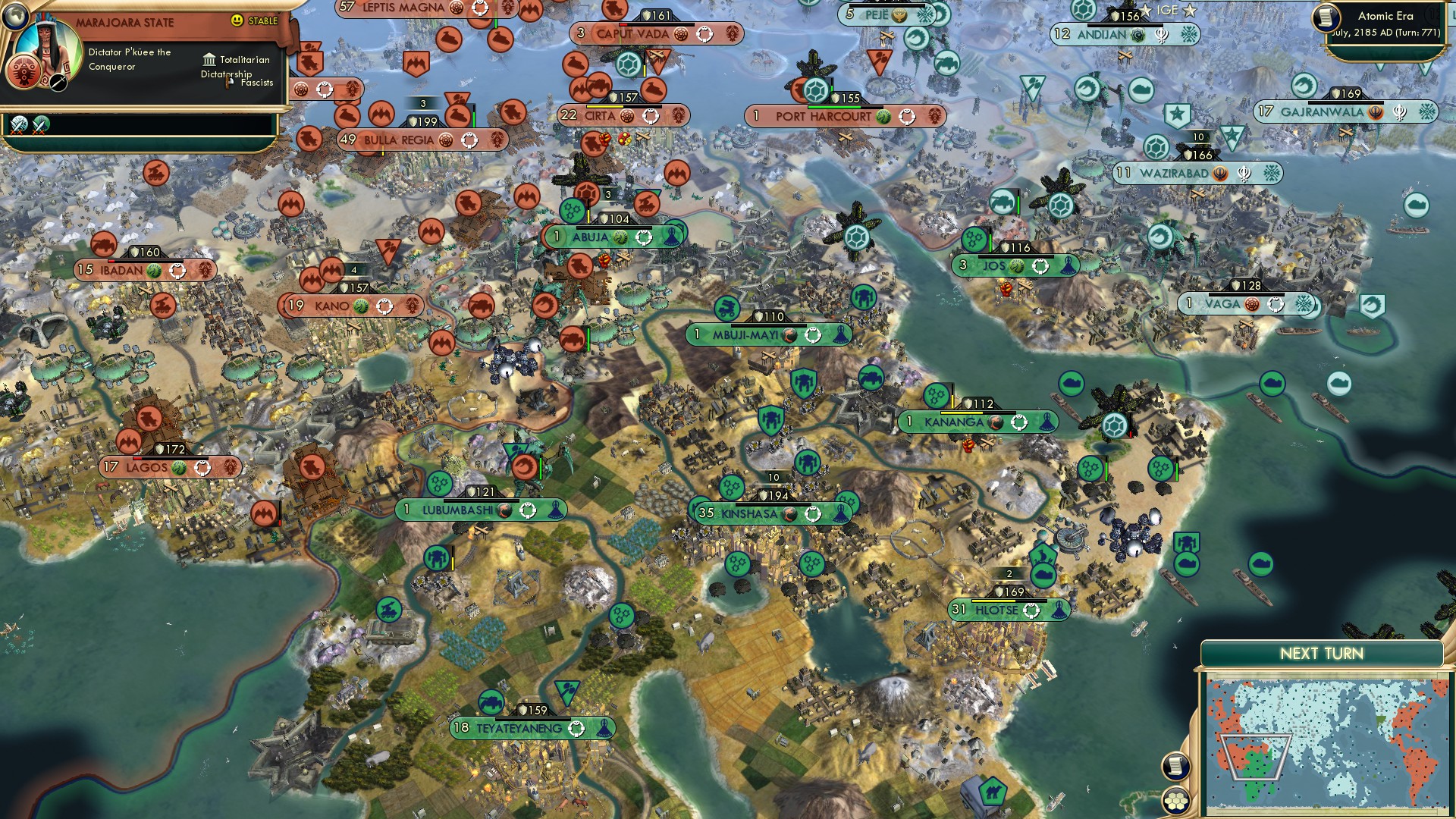Click the STABLE smiley-face indicator
Viewport: 1456px width, 819px height.
(x=238, y=20)
